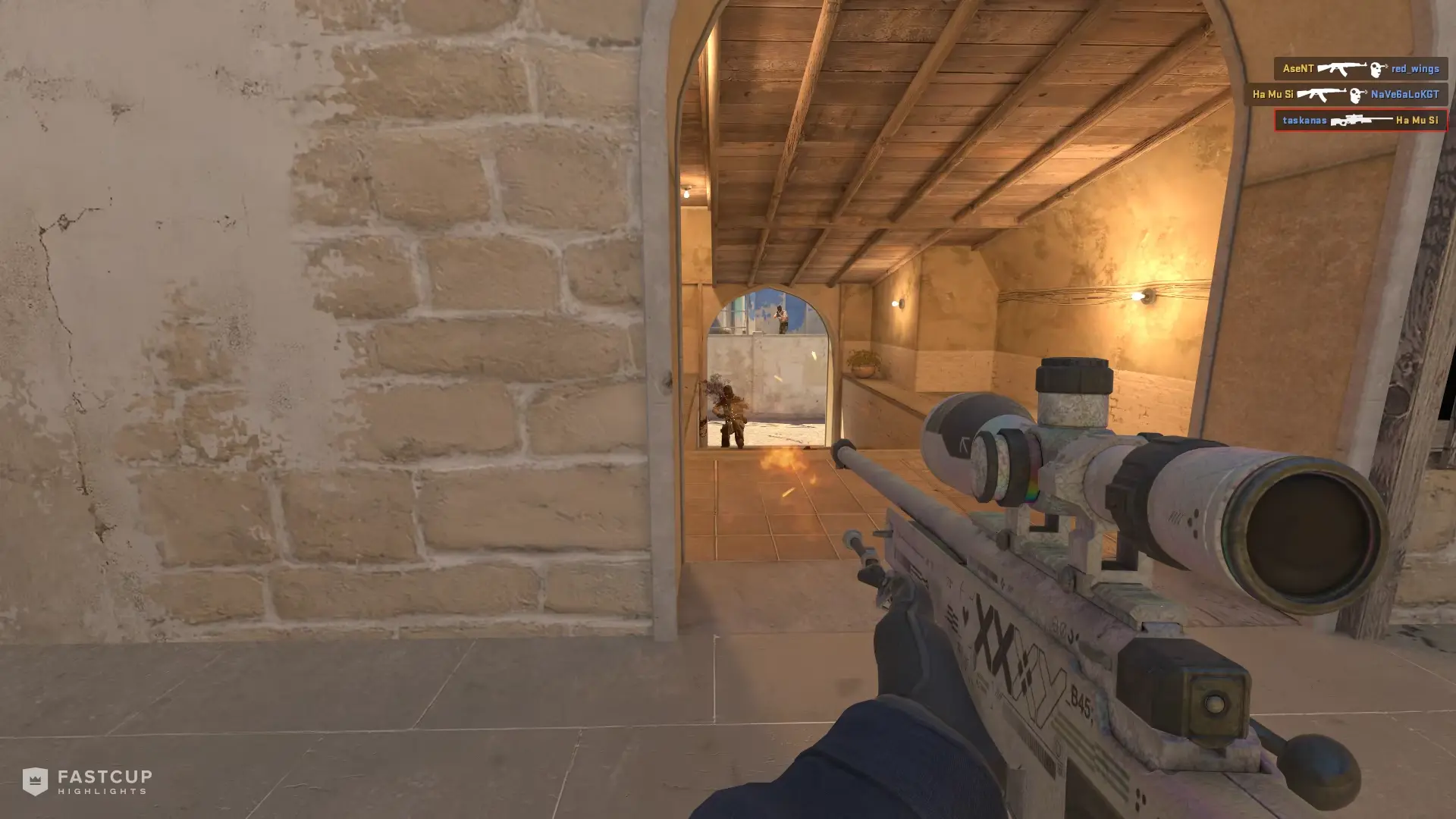Click the victim name red_wings
This screenshot has height=819, width=1456.
[x=1415, y=69]
